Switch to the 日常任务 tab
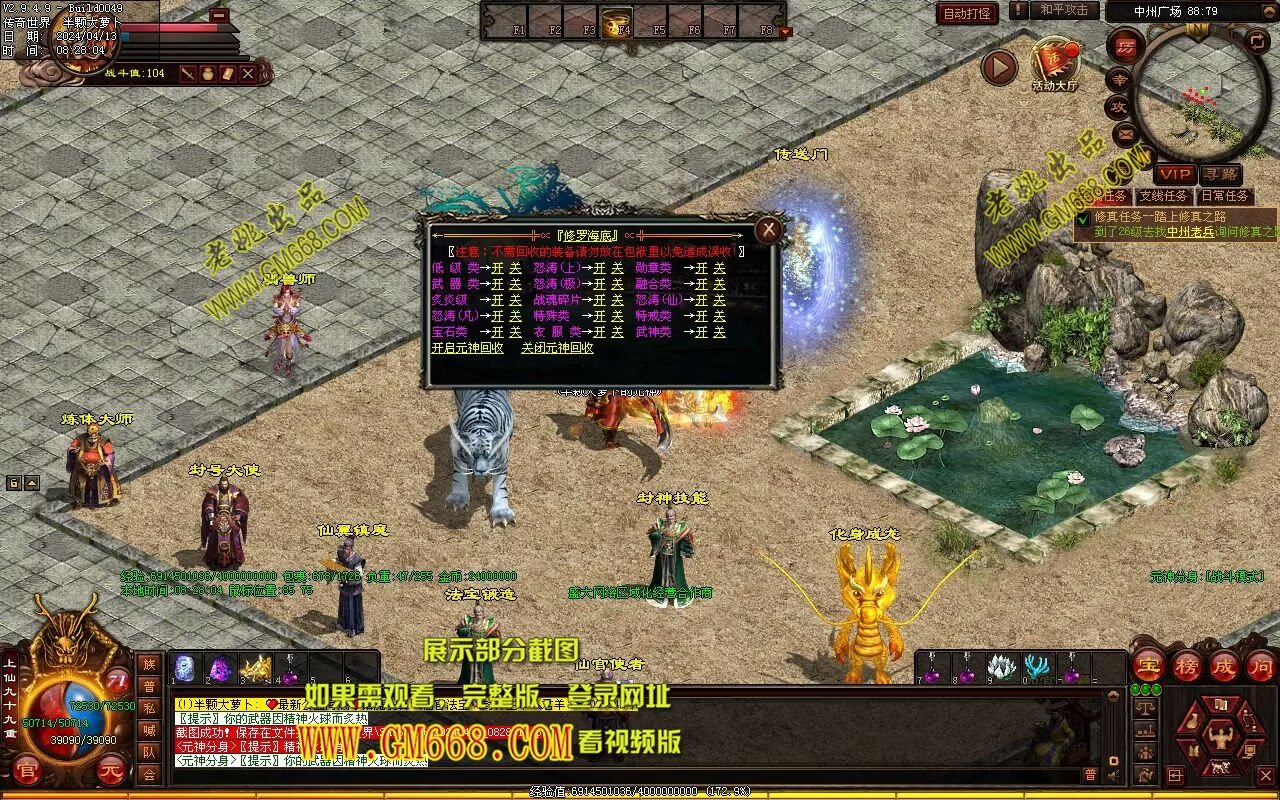This screenshot has height=800, width=1280. 1224,196
